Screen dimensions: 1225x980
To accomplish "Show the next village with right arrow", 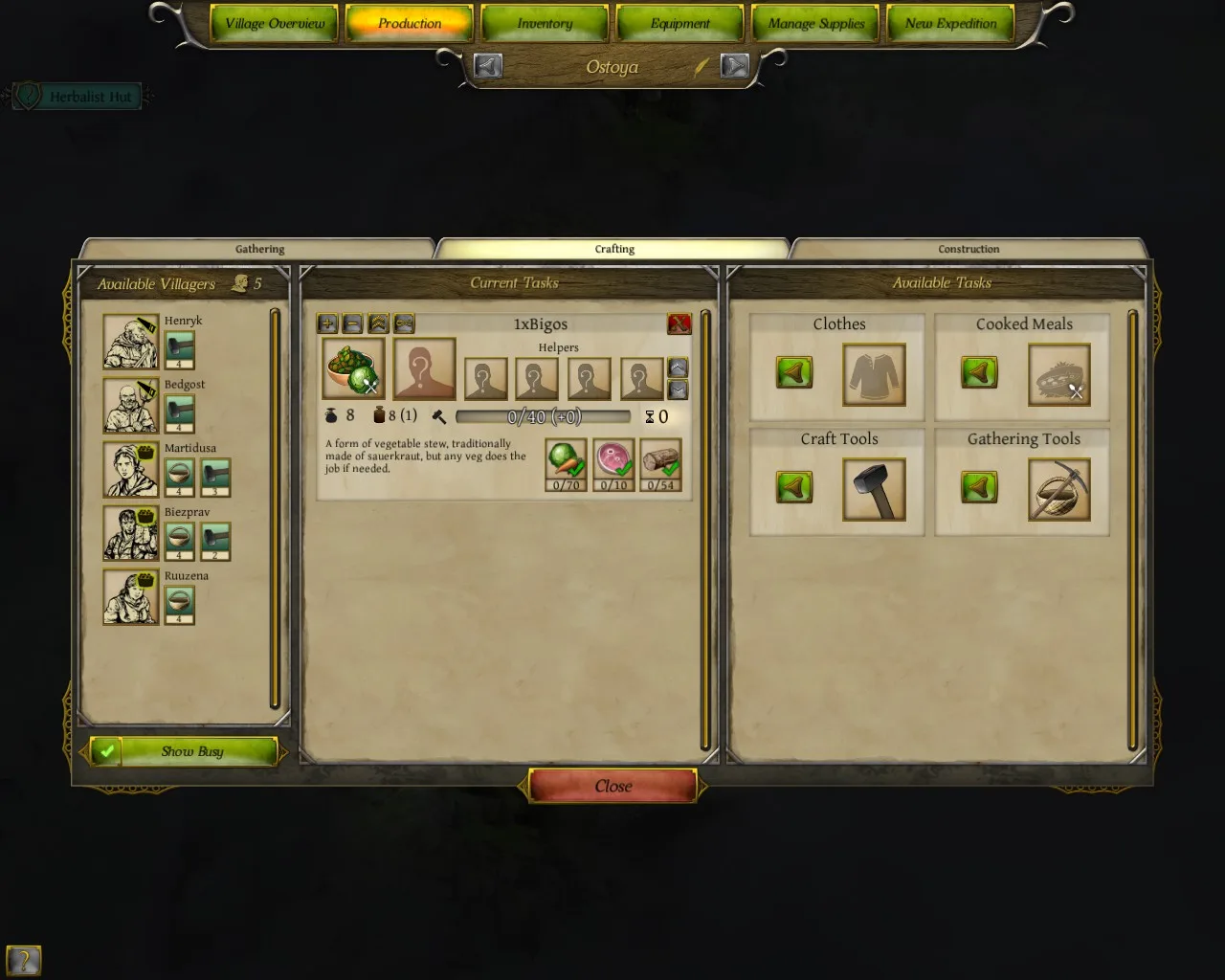I will [x=734, y=66].
